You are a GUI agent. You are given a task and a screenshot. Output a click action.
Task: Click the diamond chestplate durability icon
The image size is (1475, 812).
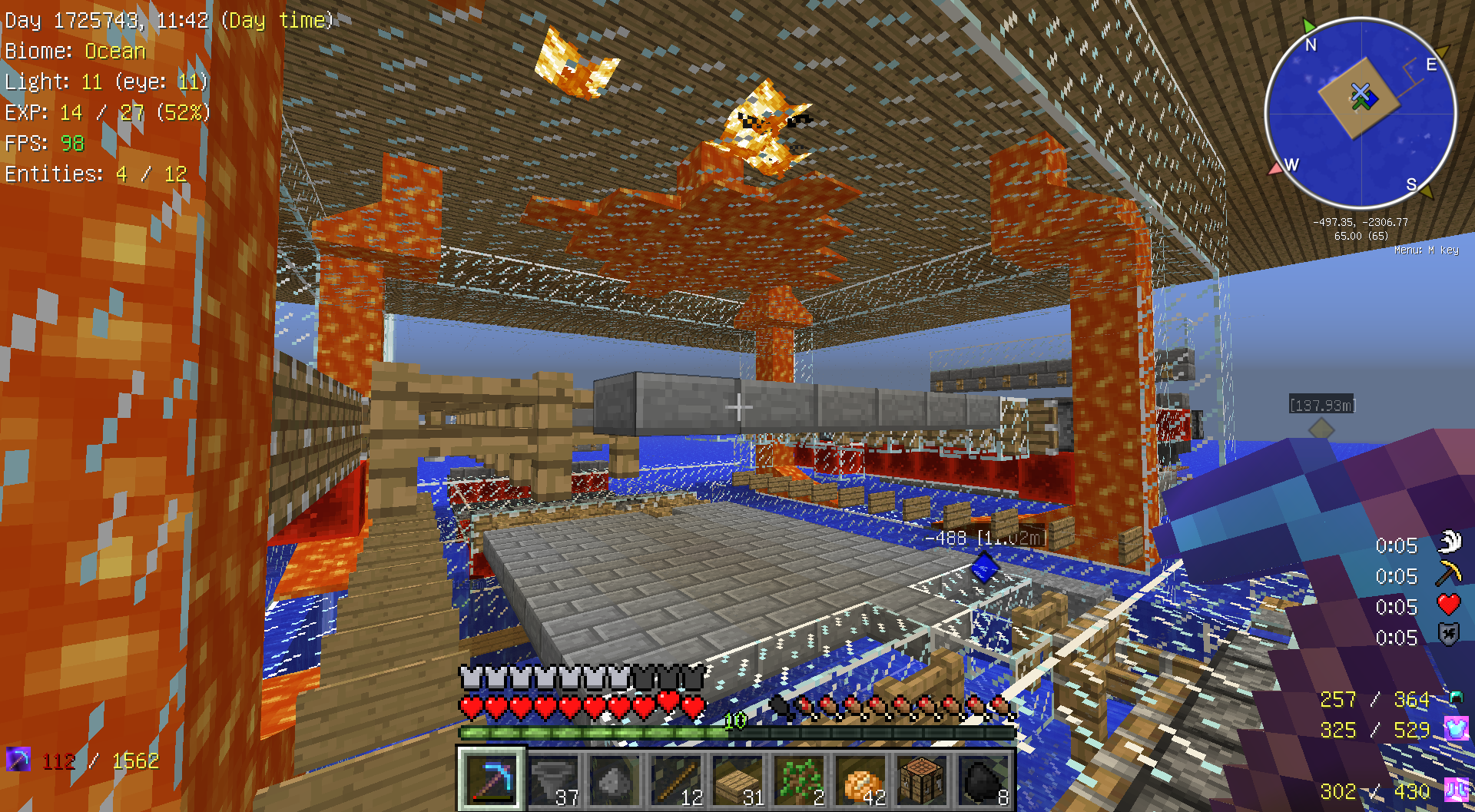(1456, 728)
